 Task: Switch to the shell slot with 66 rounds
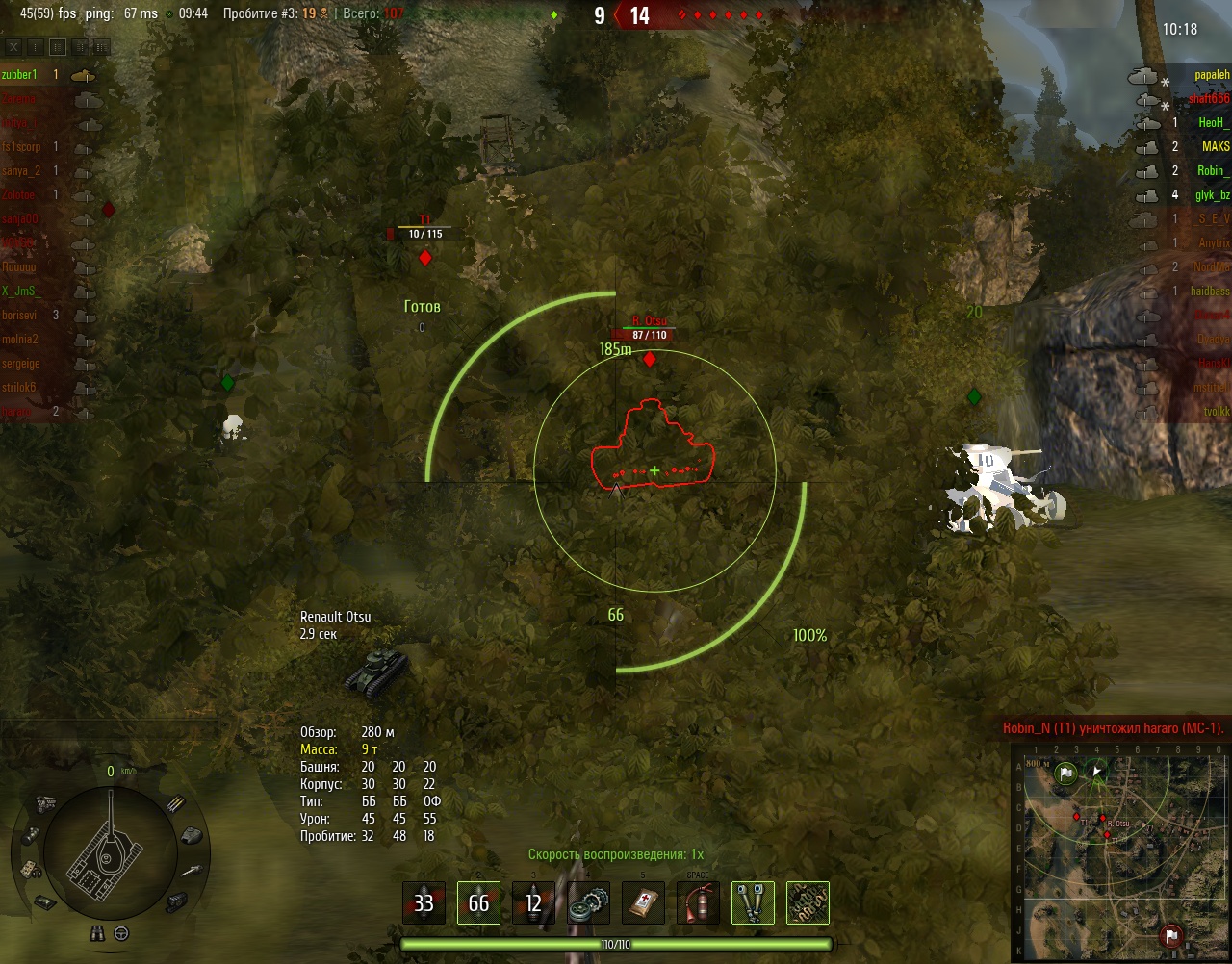point(478,903)
